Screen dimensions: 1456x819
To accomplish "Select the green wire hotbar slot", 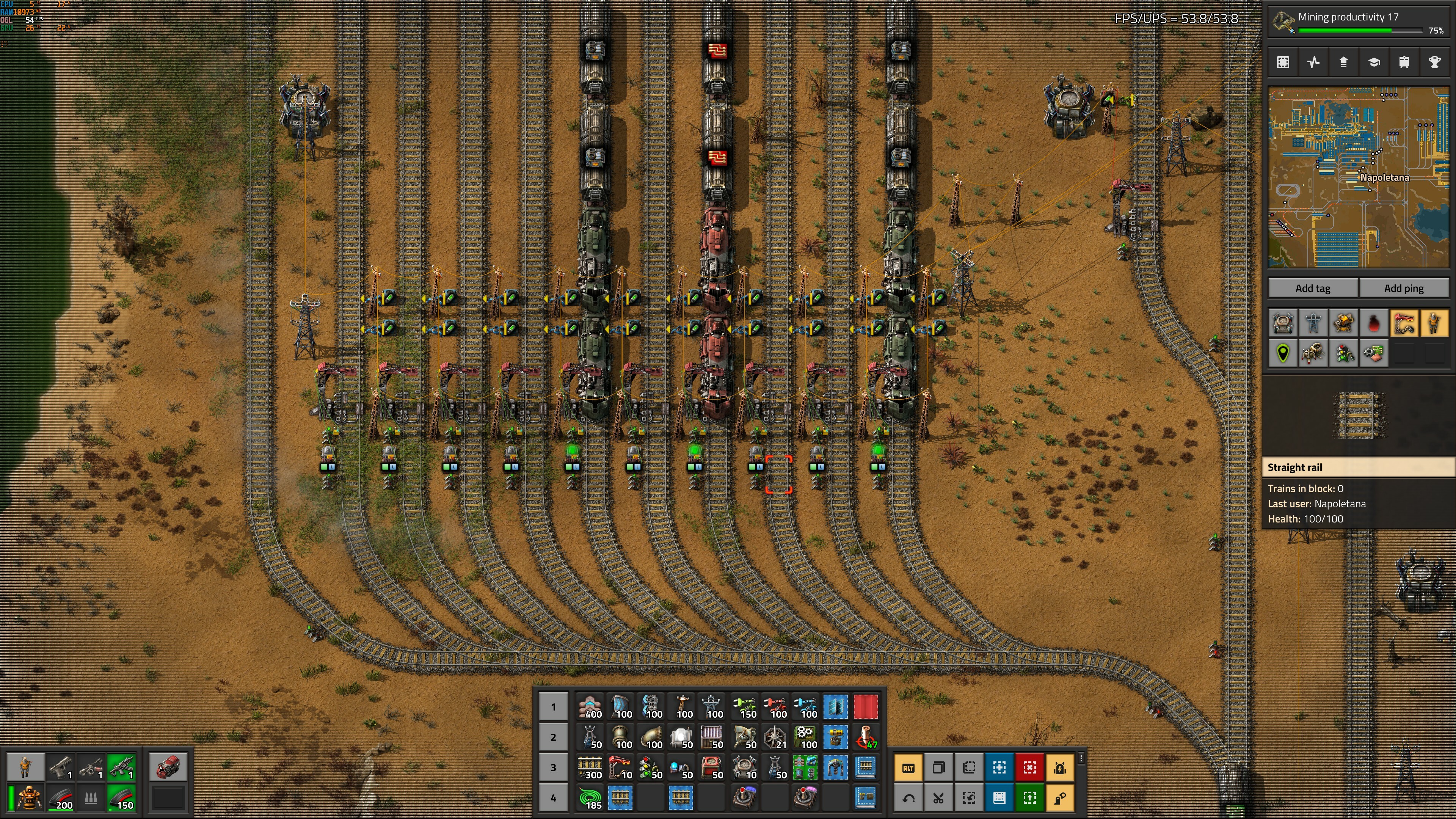I will pos(590,797).
